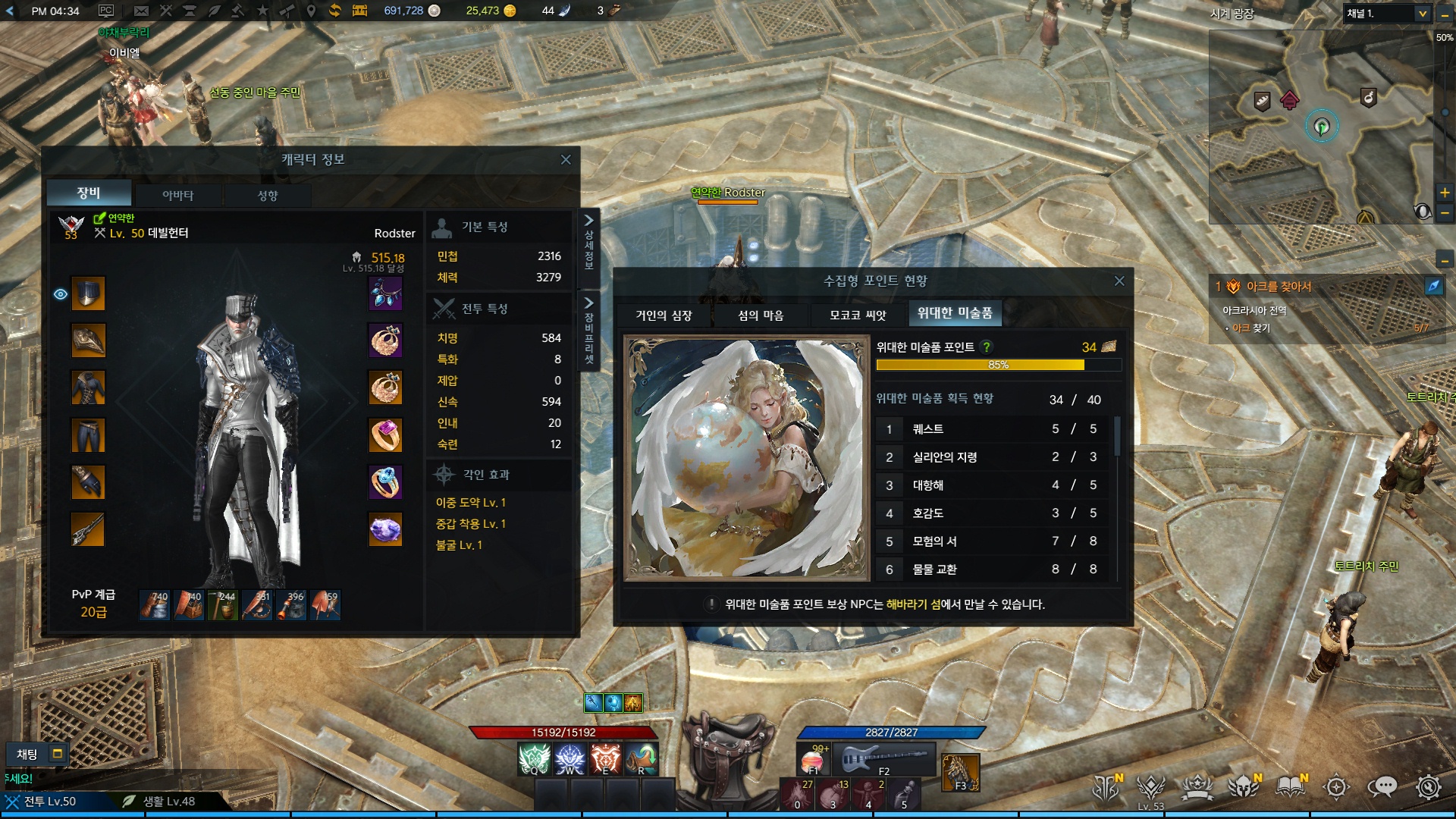Switch to the 섬의 마음 tab
The image size is (1456, 819).
click(761, 315)
